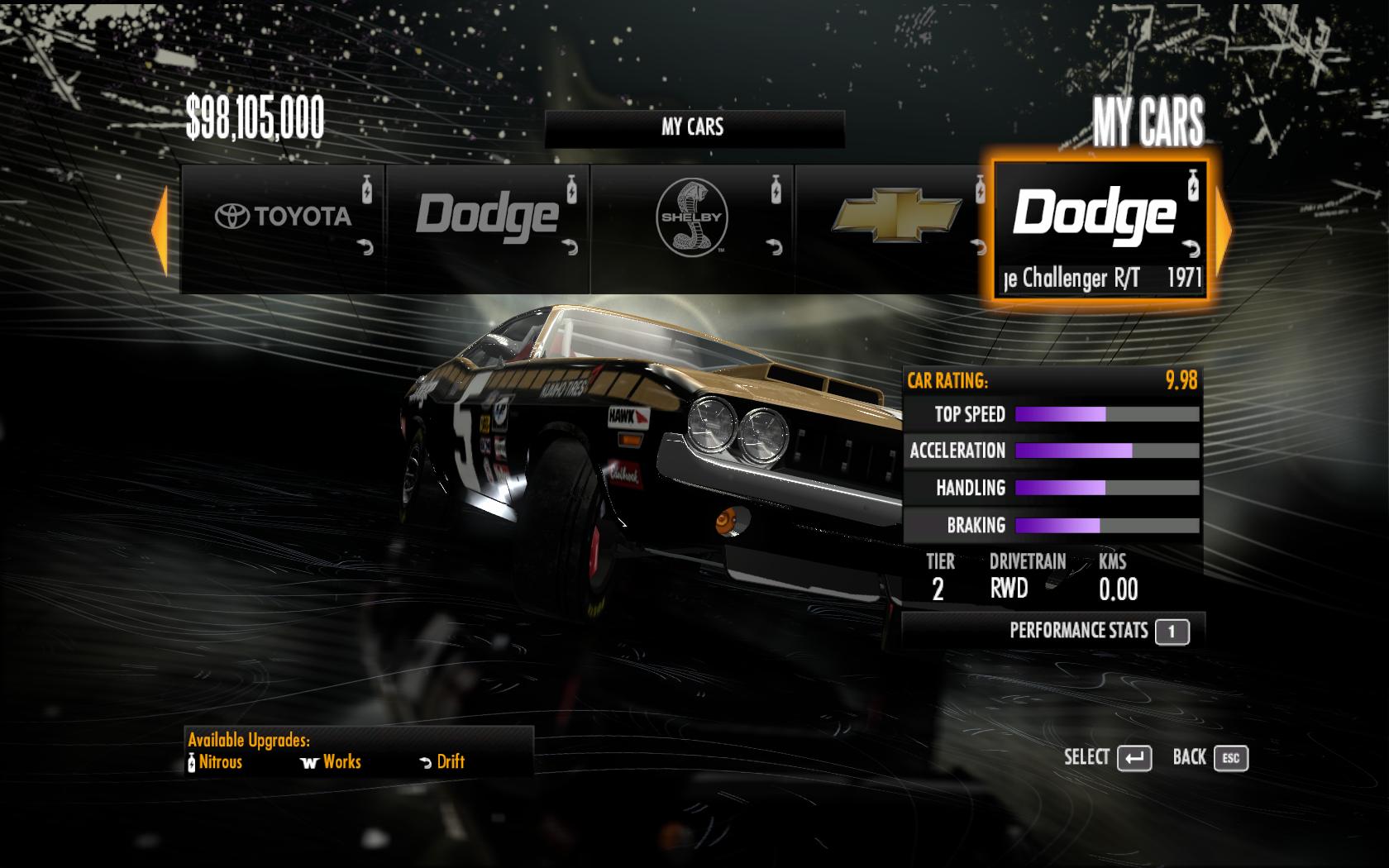Choose the grey Dodge car tile
Viewport: 1389px width, 868px height.
(487, 228)
